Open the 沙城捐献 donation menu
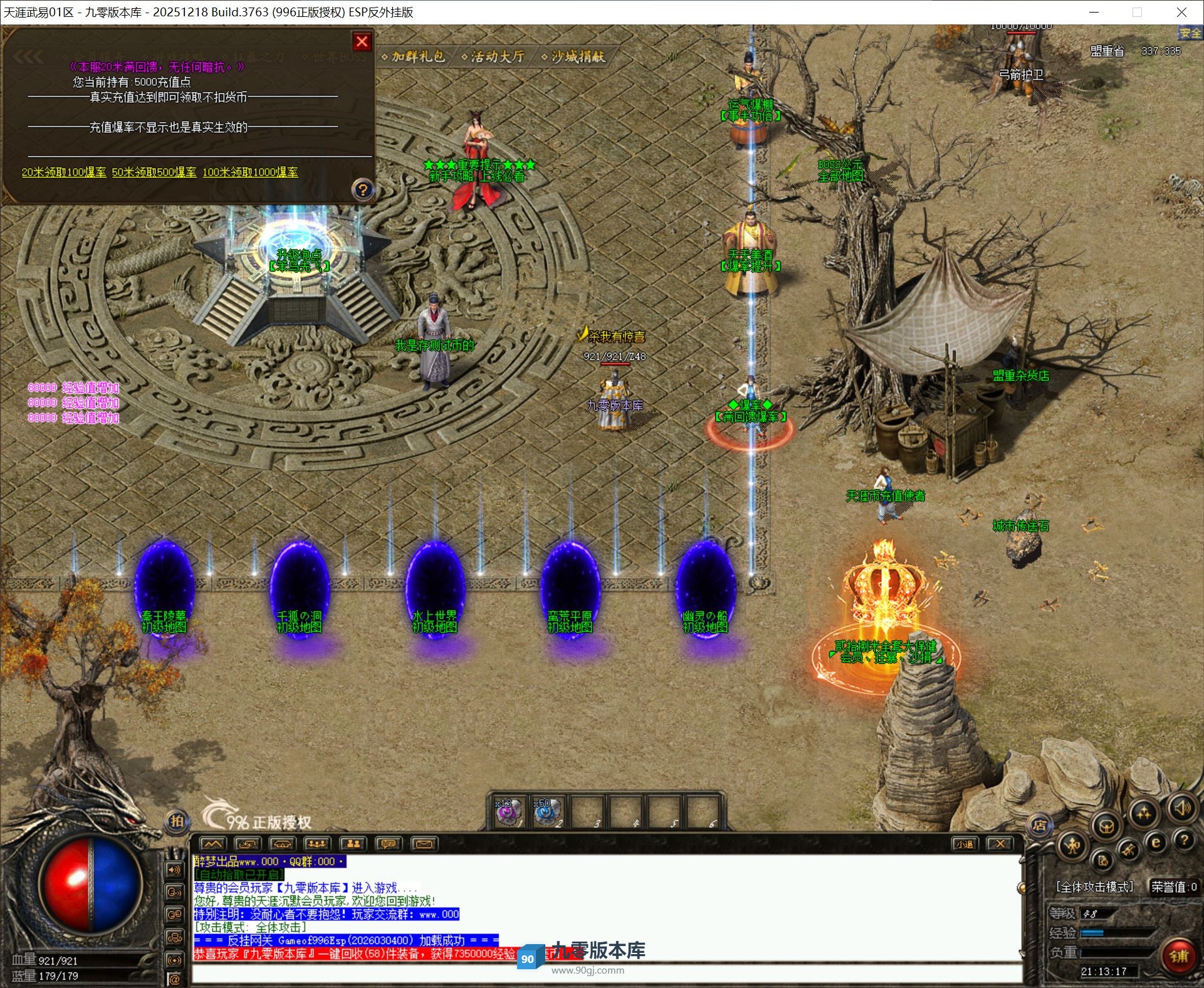The width and height of the screenshot is (1204, 988). pyautogui.click(x=576, y=56)
